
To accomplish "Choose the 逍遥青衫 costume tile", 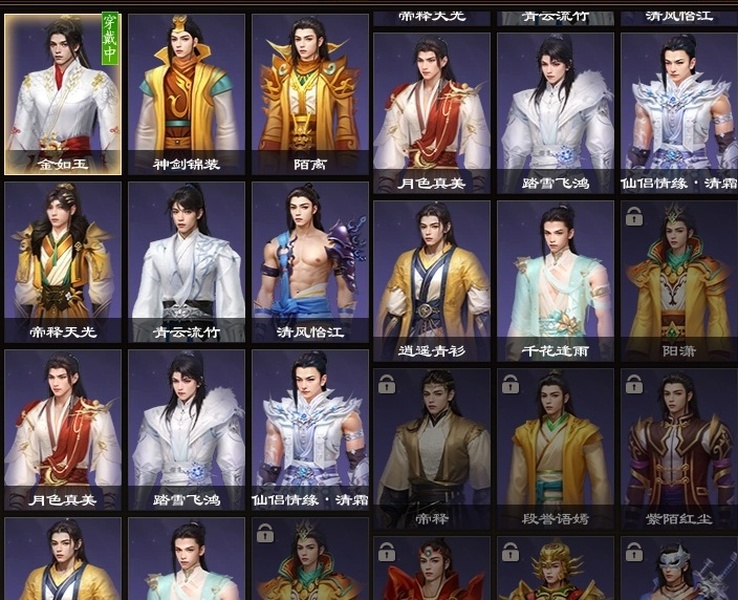I will (x=431, y=280).
